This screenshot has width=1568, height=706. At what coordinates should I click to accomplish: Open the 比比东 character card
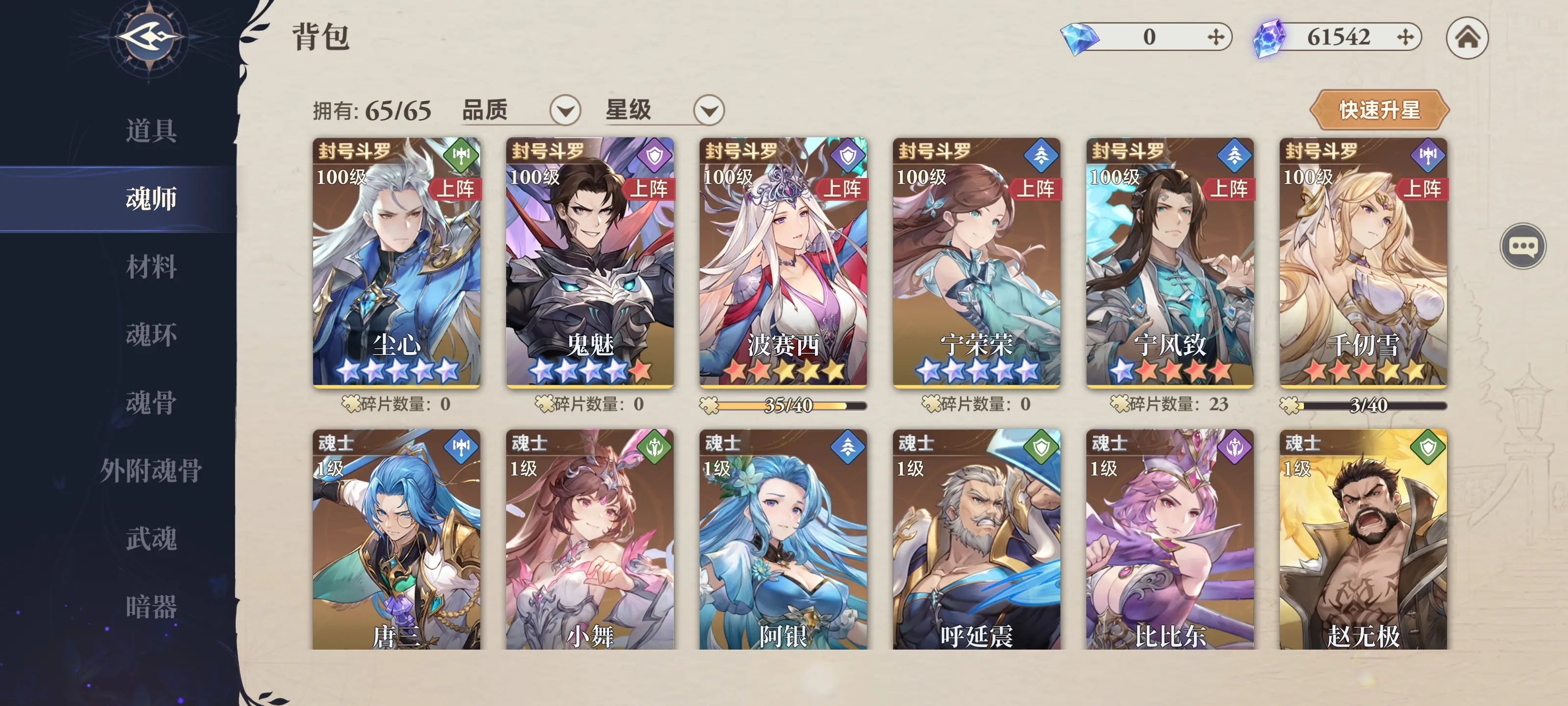(1169, 539)
